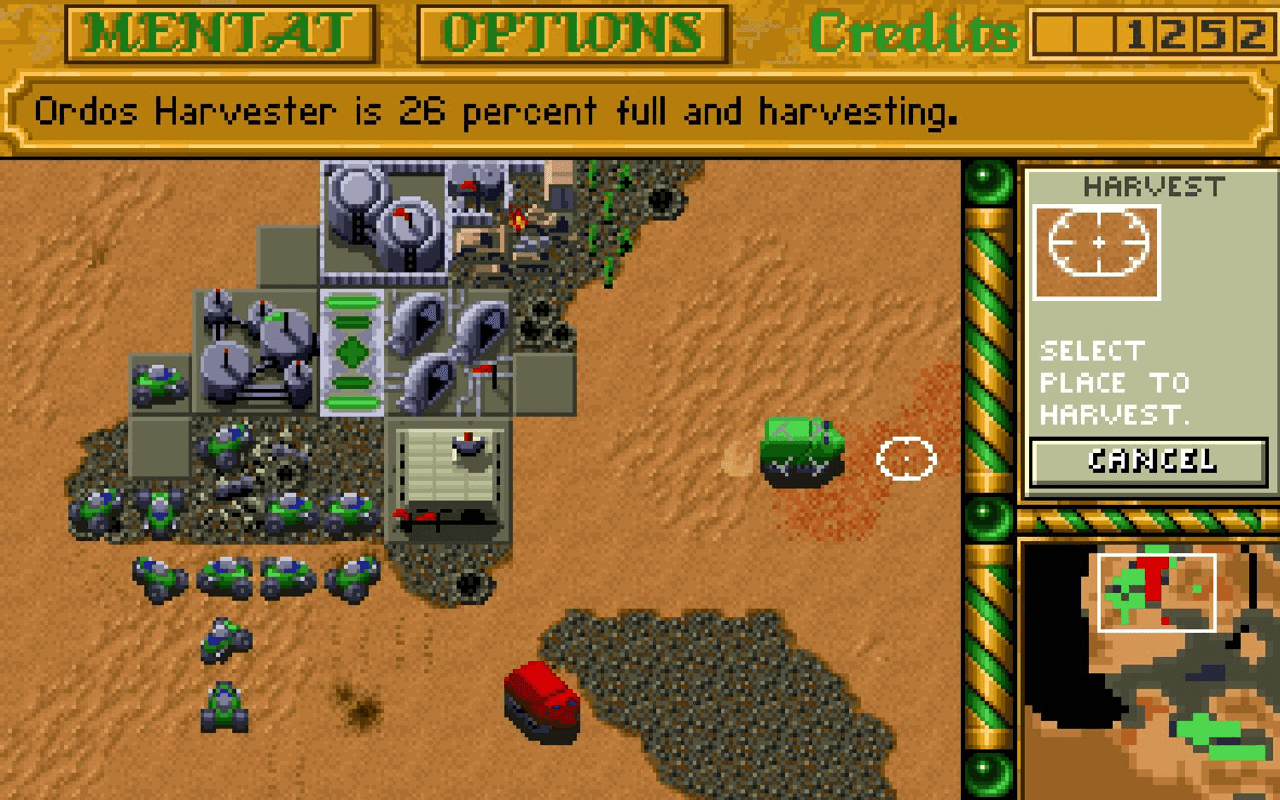
Task: Select the green Harvester near the spice field
Action: point(800,450)
